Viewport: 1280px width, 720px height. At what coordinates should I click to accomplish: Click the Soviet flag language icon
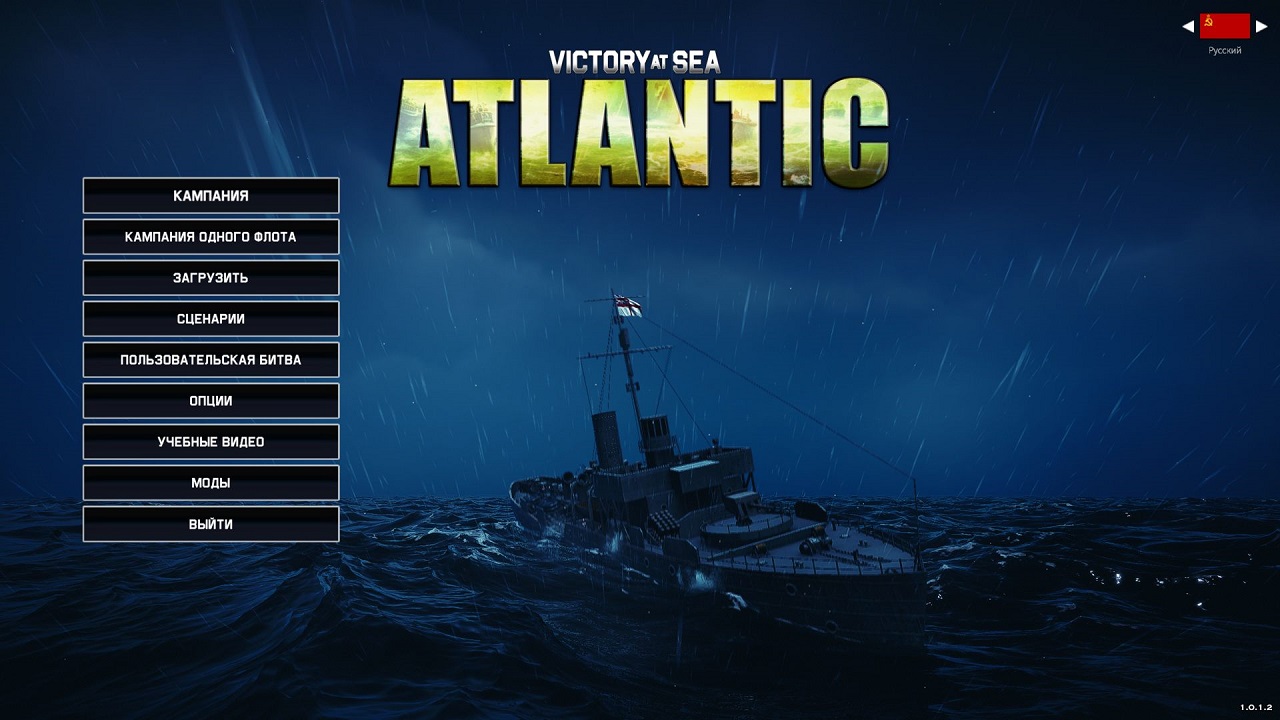click(x=1224, y=25)
